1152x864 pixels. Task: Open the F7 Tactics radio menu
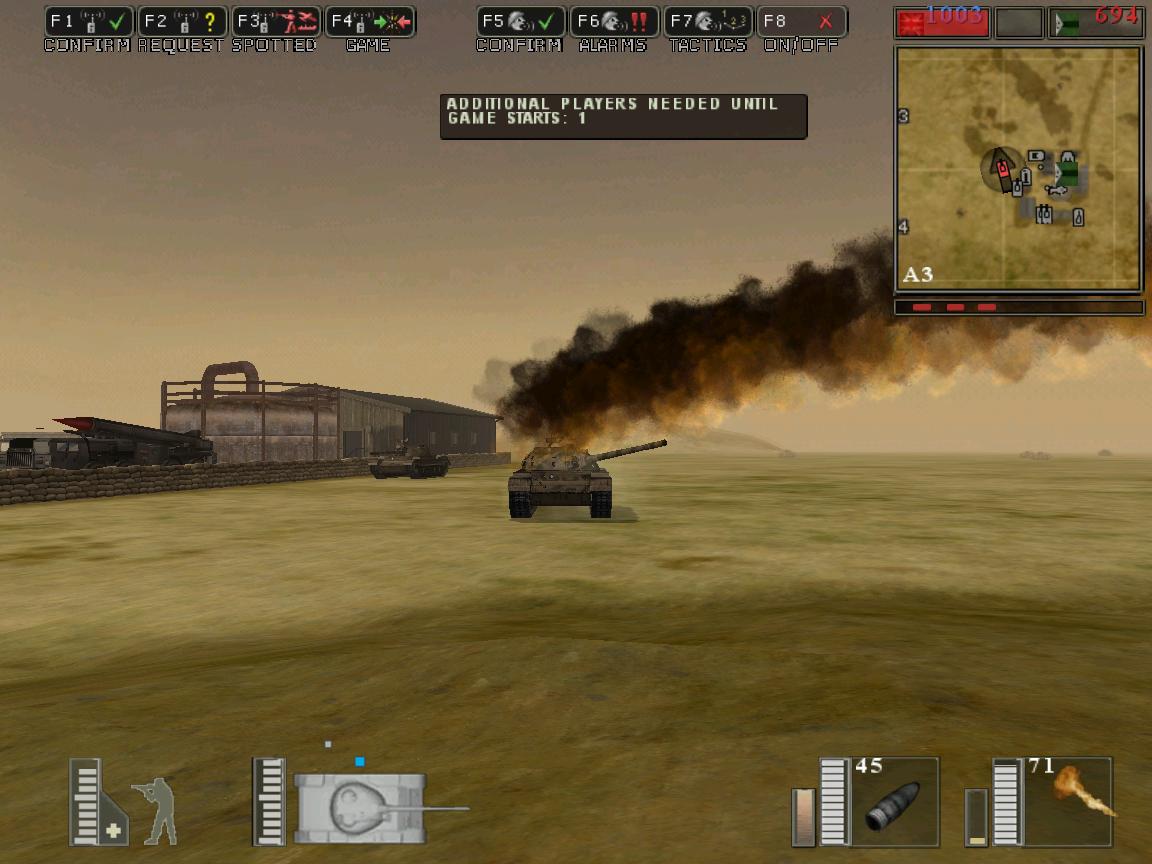click(708, 22)
